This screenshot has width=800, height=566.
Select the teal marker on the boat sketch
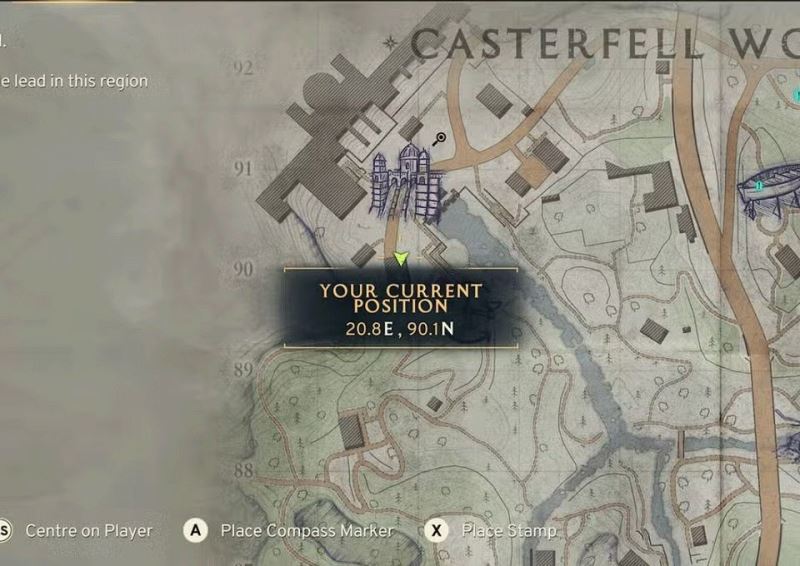click(760, 185)
